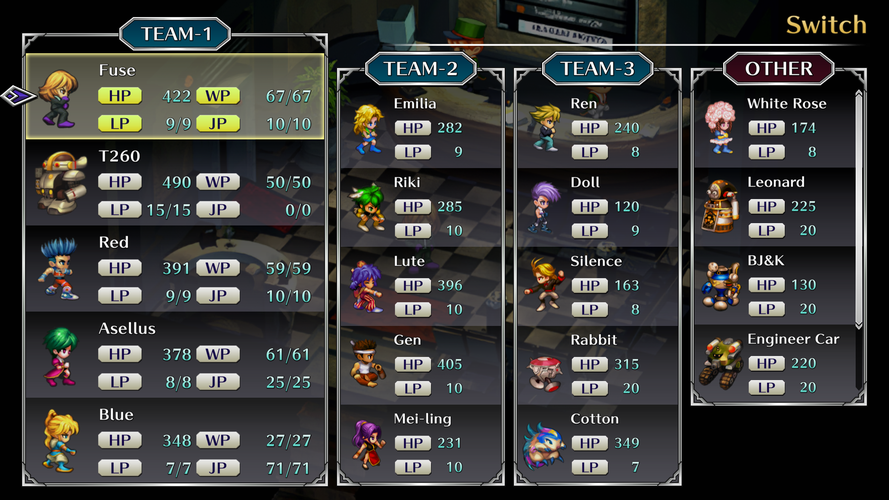The width and height of the screenshot is (889, 500).
Task: Click the Other list scrollbar
Action: [x=858, y=208]
